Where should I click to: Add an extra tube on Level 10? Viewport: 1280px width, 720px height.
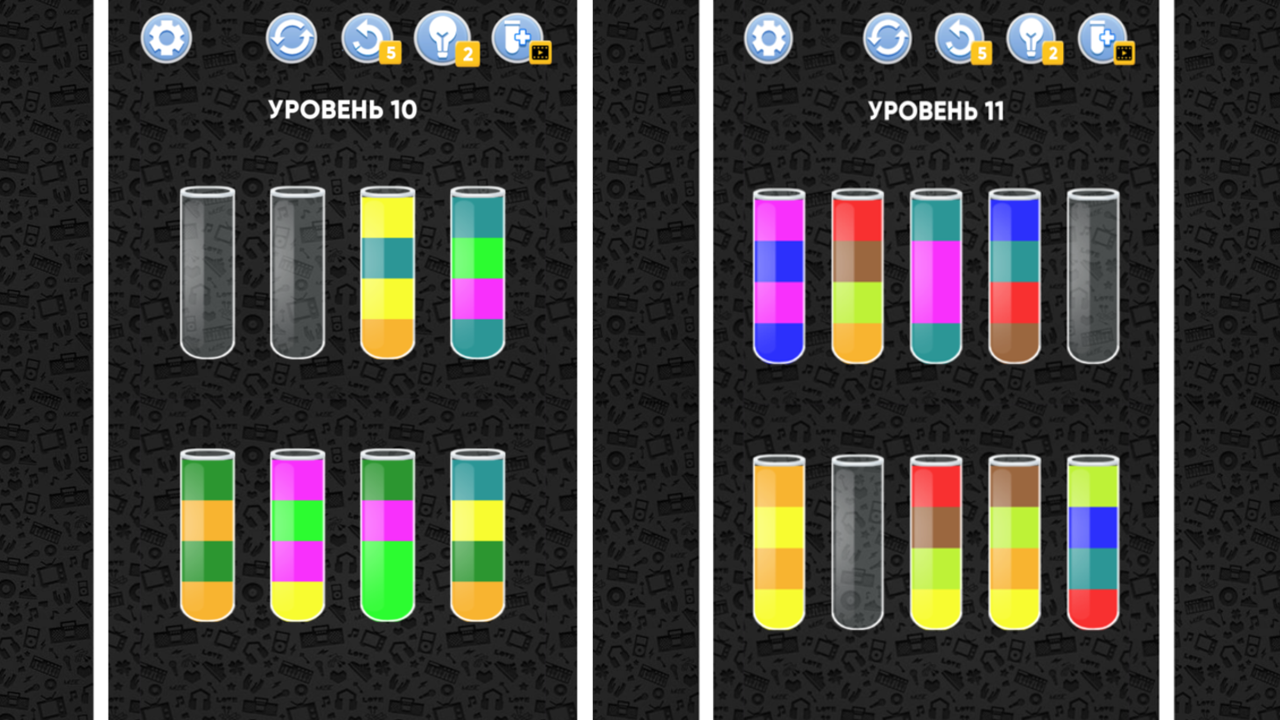pyautogui.click(x=517, y=38)
